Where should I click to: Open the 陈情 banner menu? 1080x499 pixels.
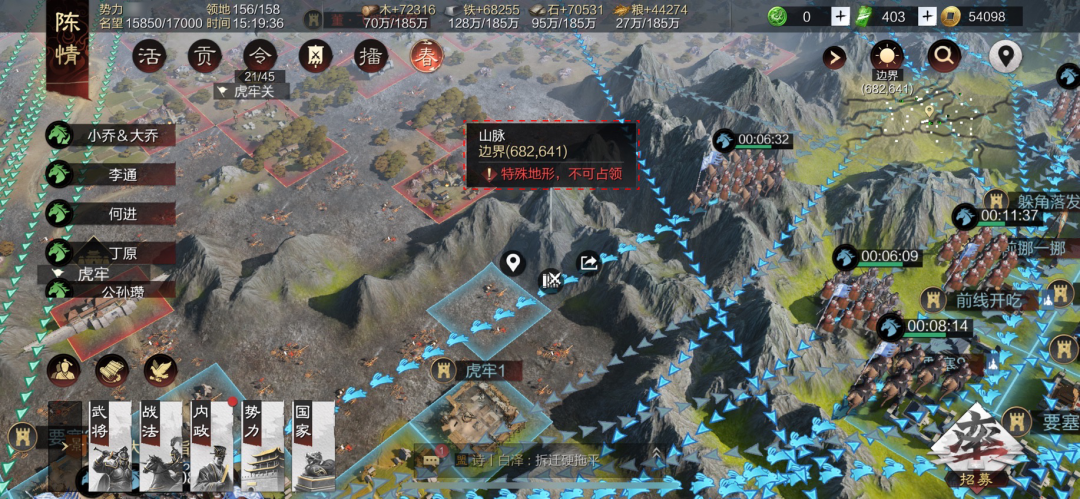[x=66, y=50]
